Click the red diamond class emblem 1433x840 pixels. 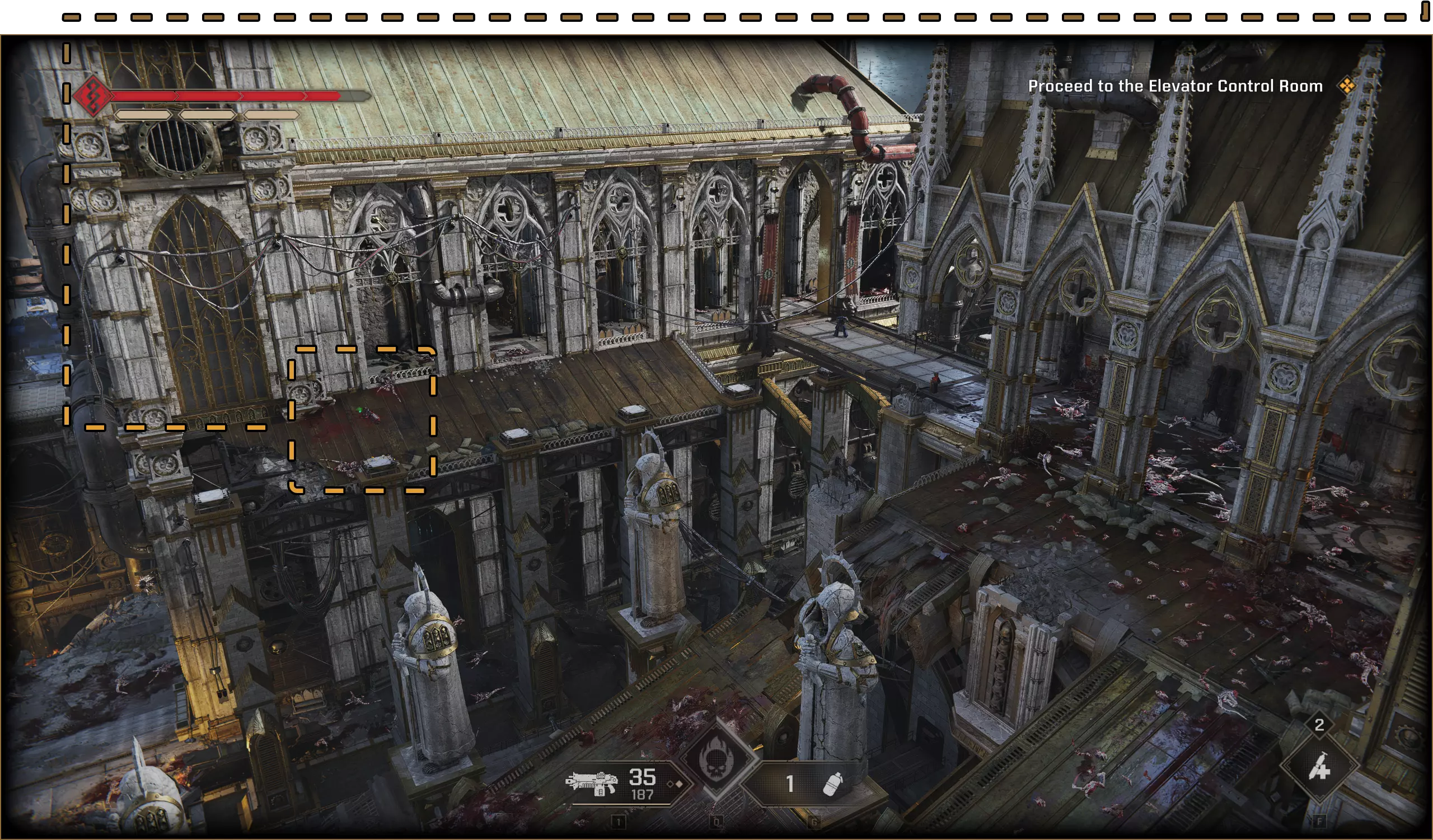(92, 96)
